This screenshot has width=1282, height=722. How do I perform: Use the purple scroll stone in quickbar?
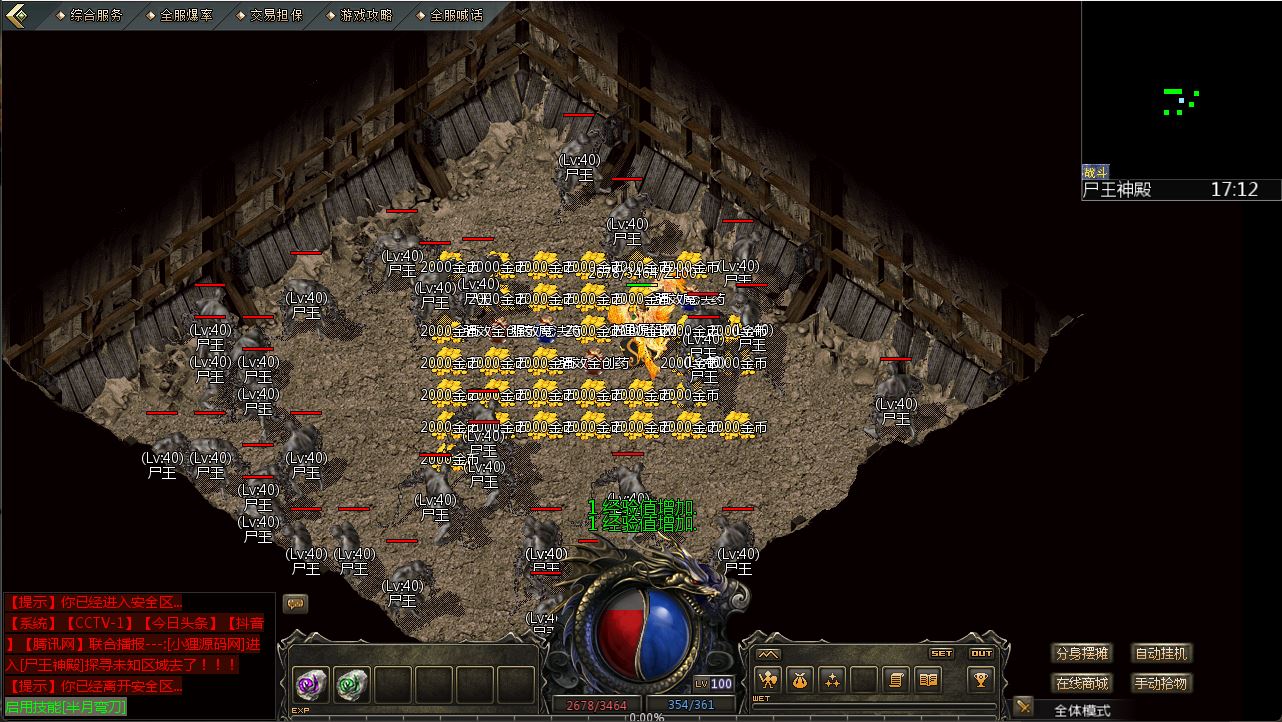(310, 684)
